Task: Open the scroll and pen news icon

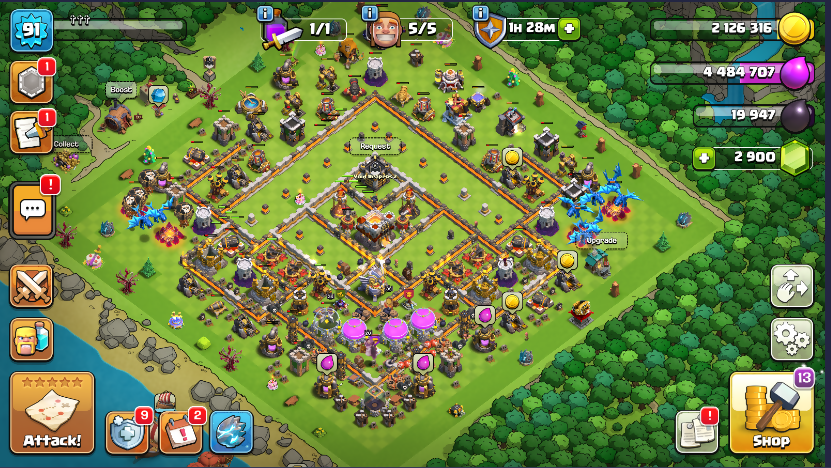Action: tap(30, 132)
